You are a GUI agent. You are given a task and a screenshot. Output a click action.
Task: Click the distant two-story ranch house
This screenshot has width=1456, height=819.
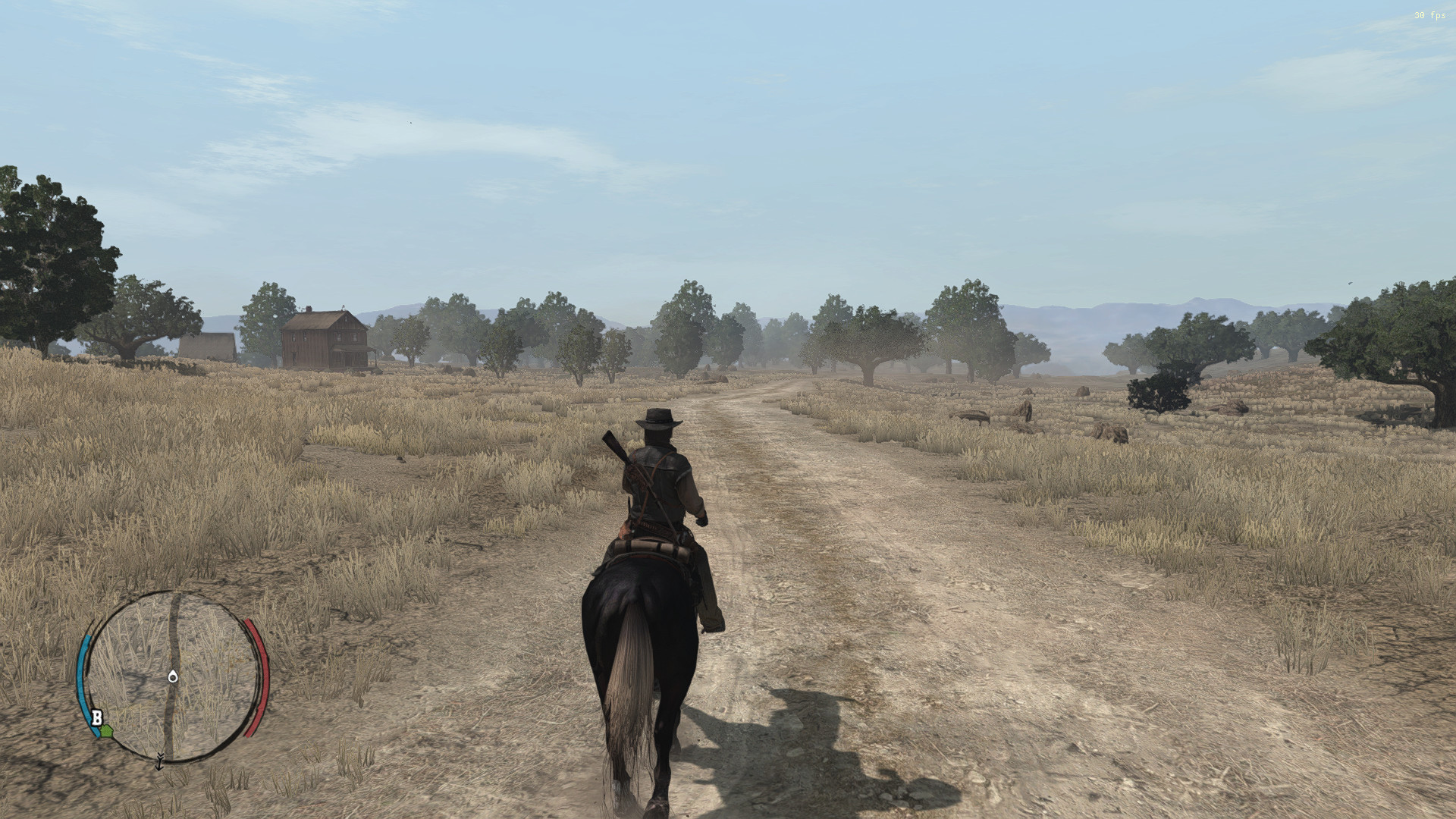coord(326,340)
